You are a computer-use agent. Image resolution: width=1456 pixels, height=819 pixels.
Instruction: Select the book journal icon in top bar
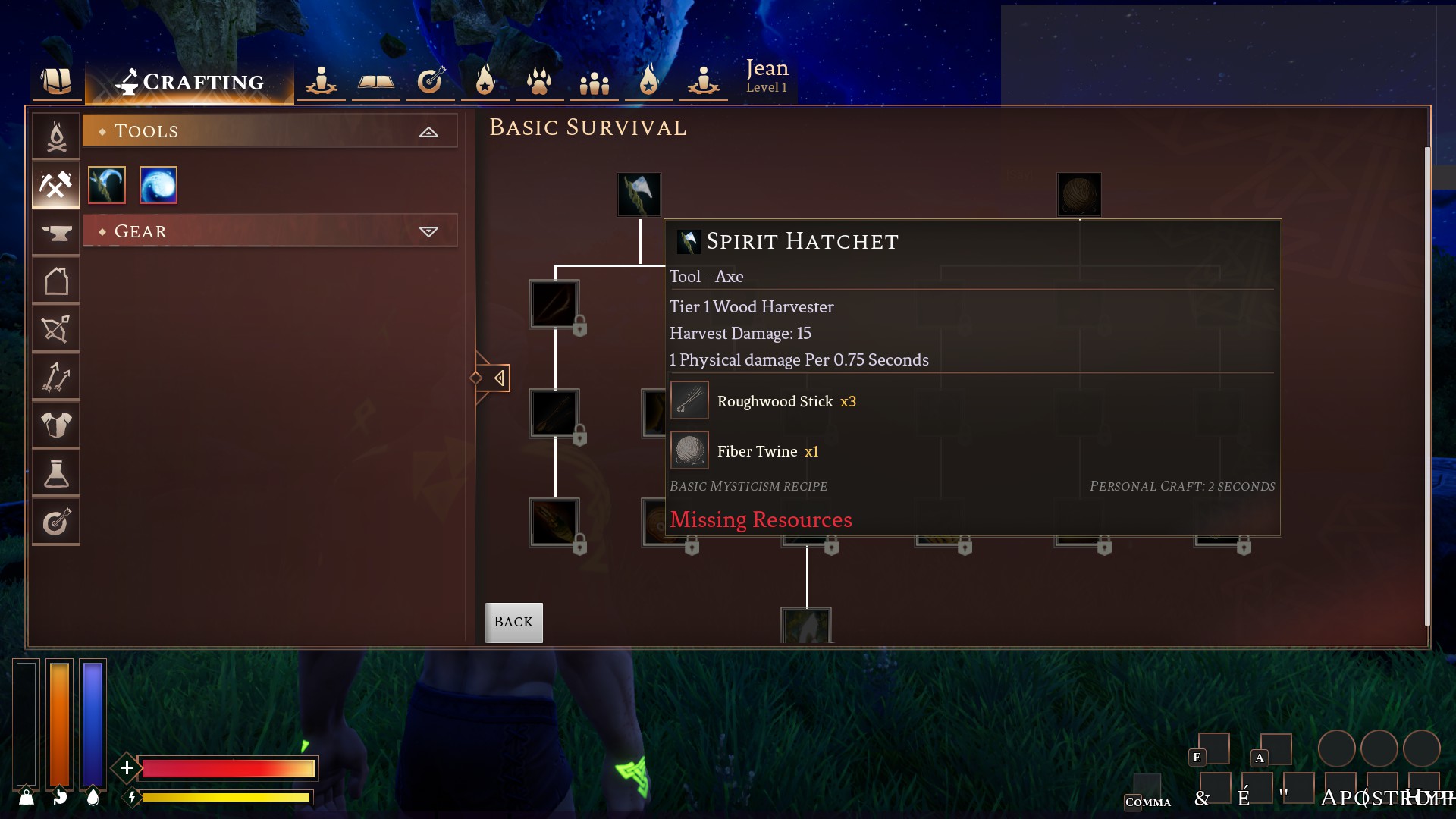(375, 80)
